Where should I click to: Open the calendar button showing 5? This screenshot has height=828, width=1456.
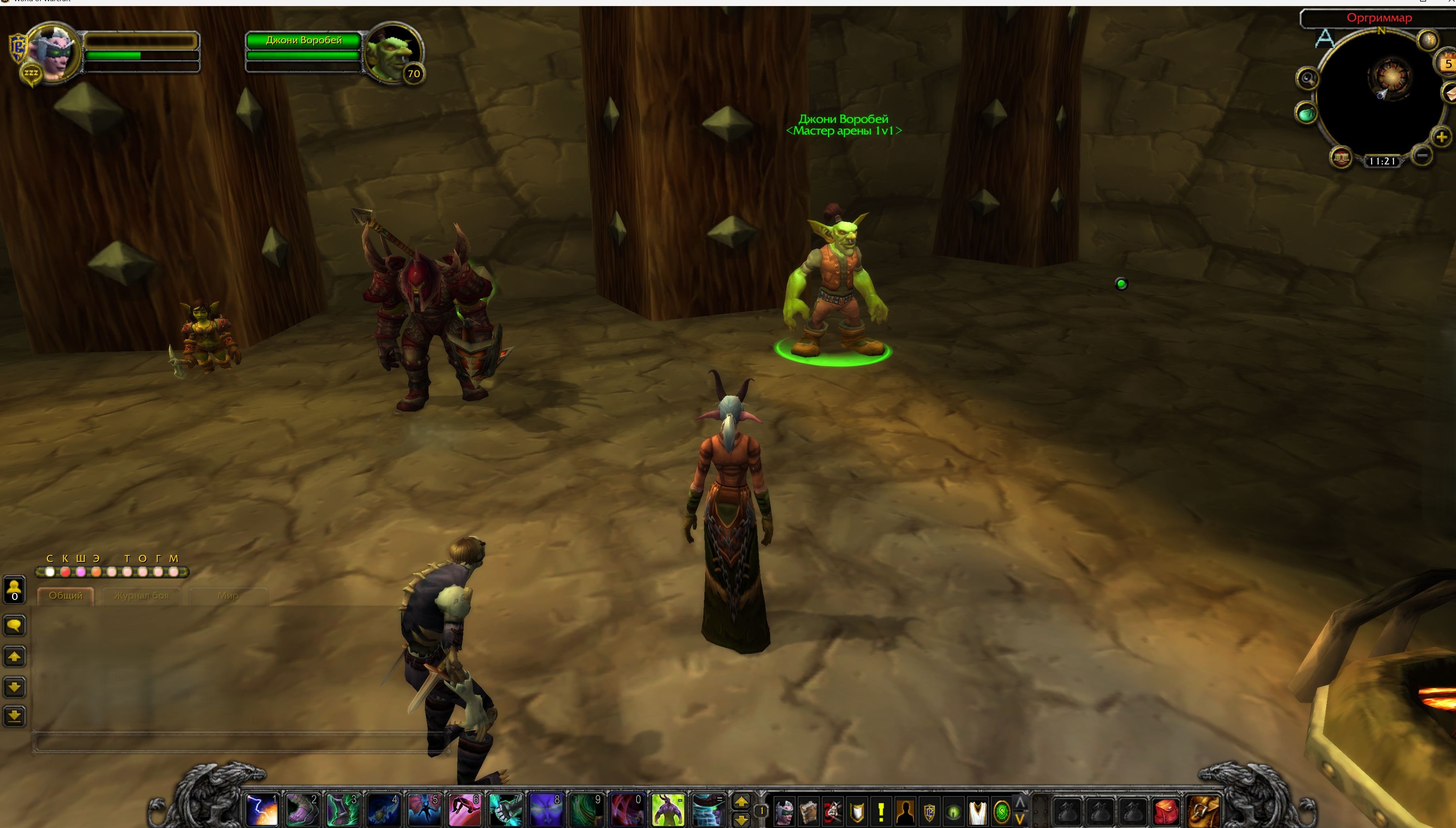pos(1447,63)
